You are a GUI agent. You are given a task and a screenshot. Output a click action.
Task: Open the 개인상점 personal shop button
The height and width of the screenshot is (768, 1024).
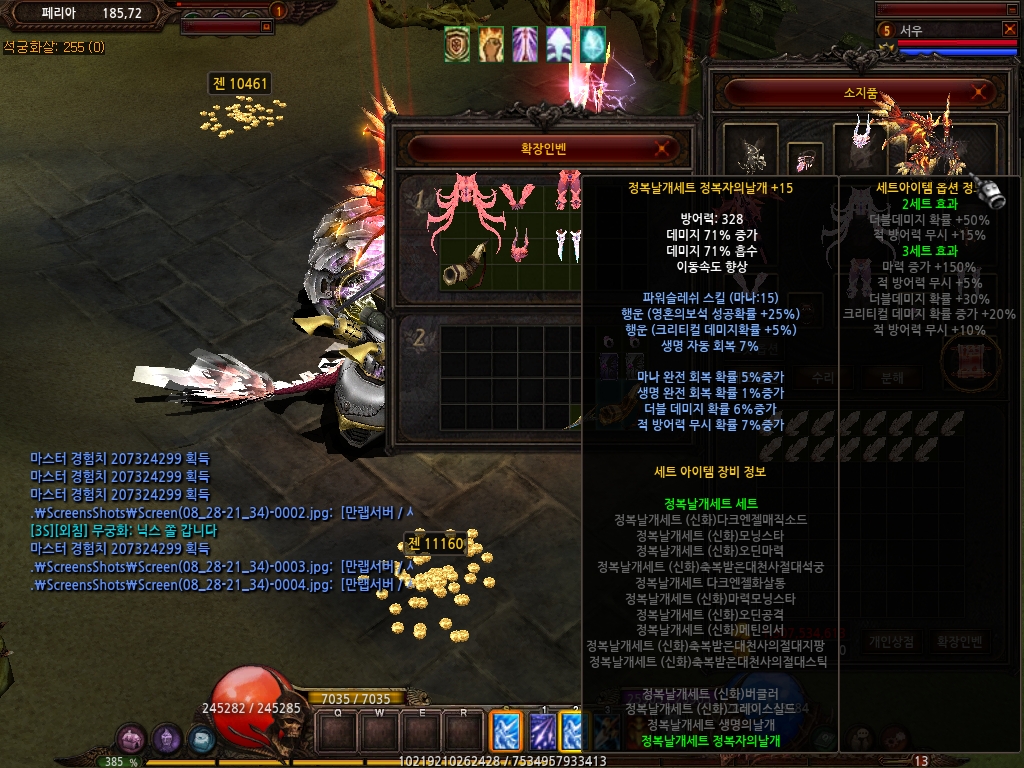tap(893, 642)
